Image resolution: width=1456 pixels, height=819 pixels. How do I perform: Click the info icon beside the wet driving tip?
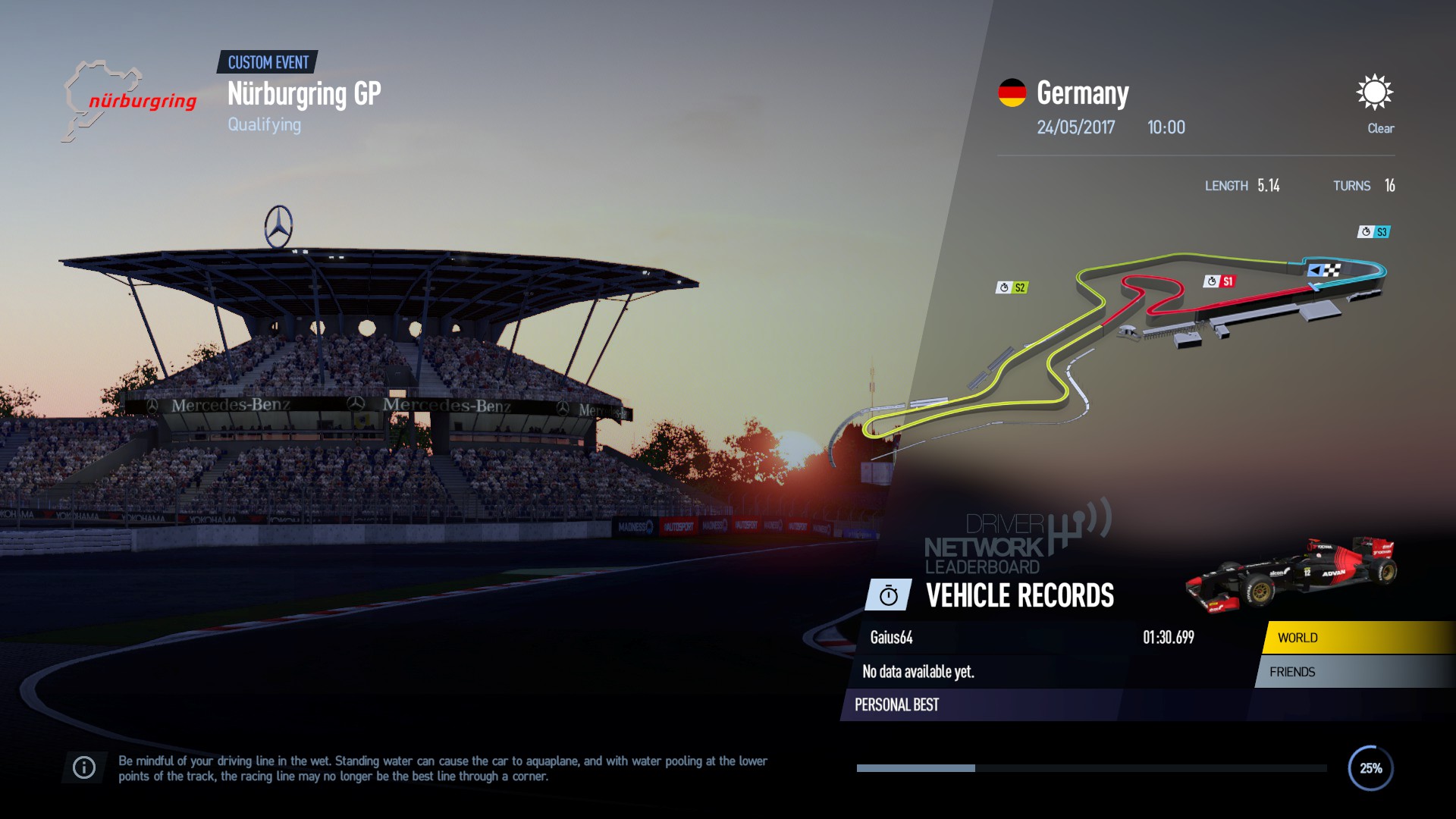[x=83, y=767]
